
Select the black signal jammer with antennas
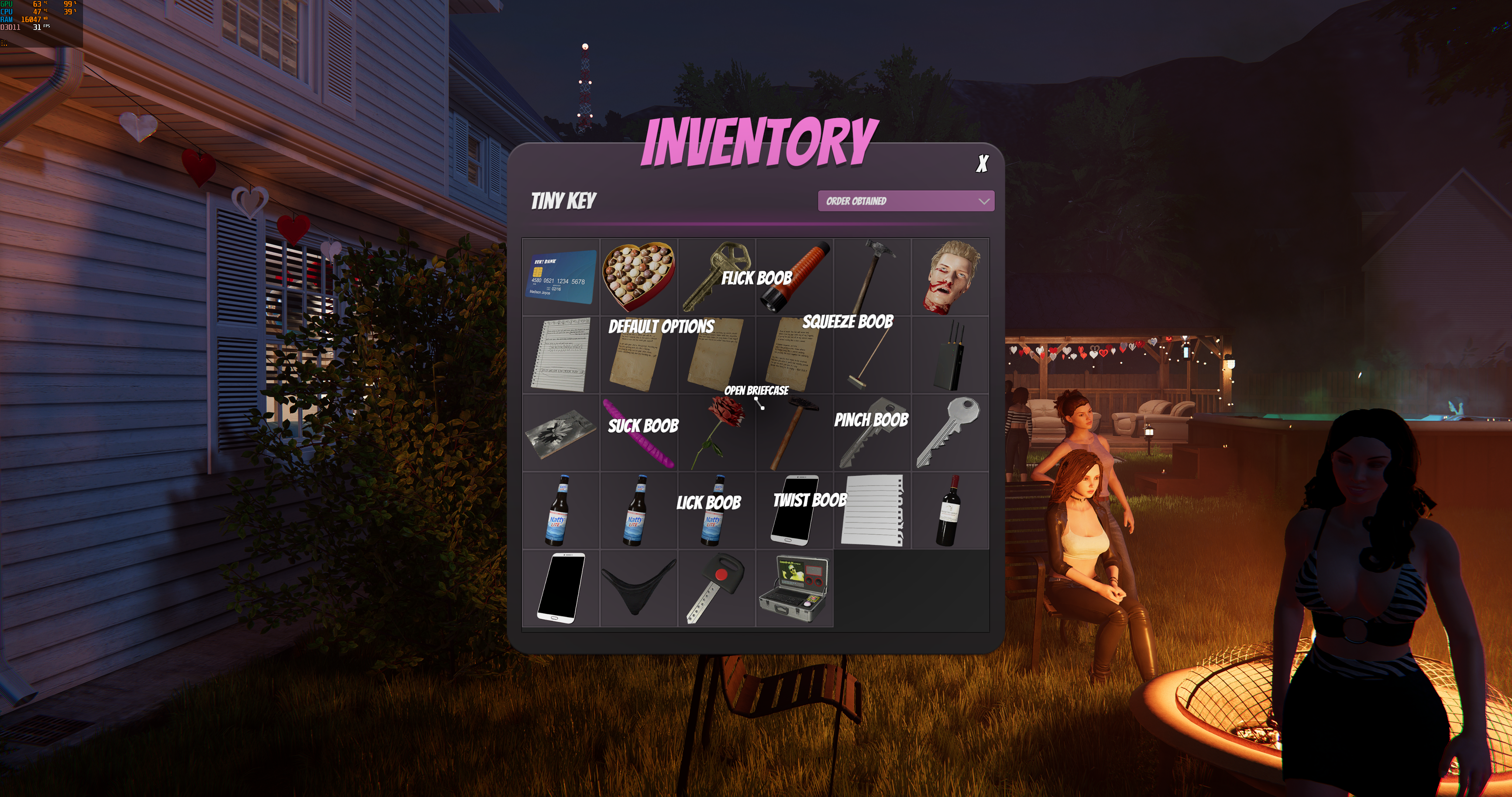(950, 355)
